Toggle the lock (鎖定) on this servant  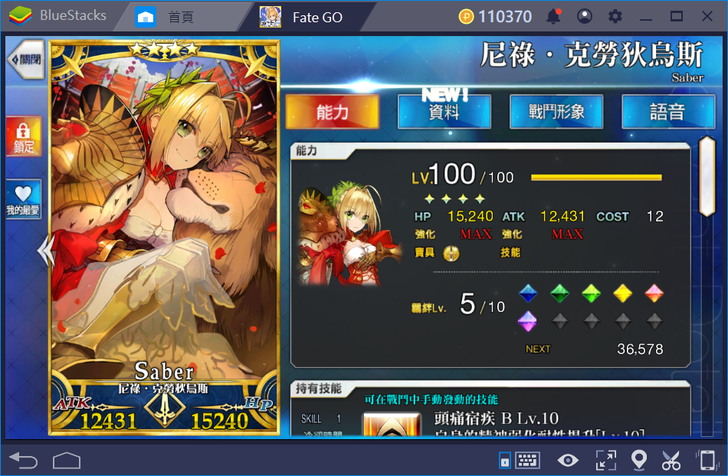tap(23, 136)
